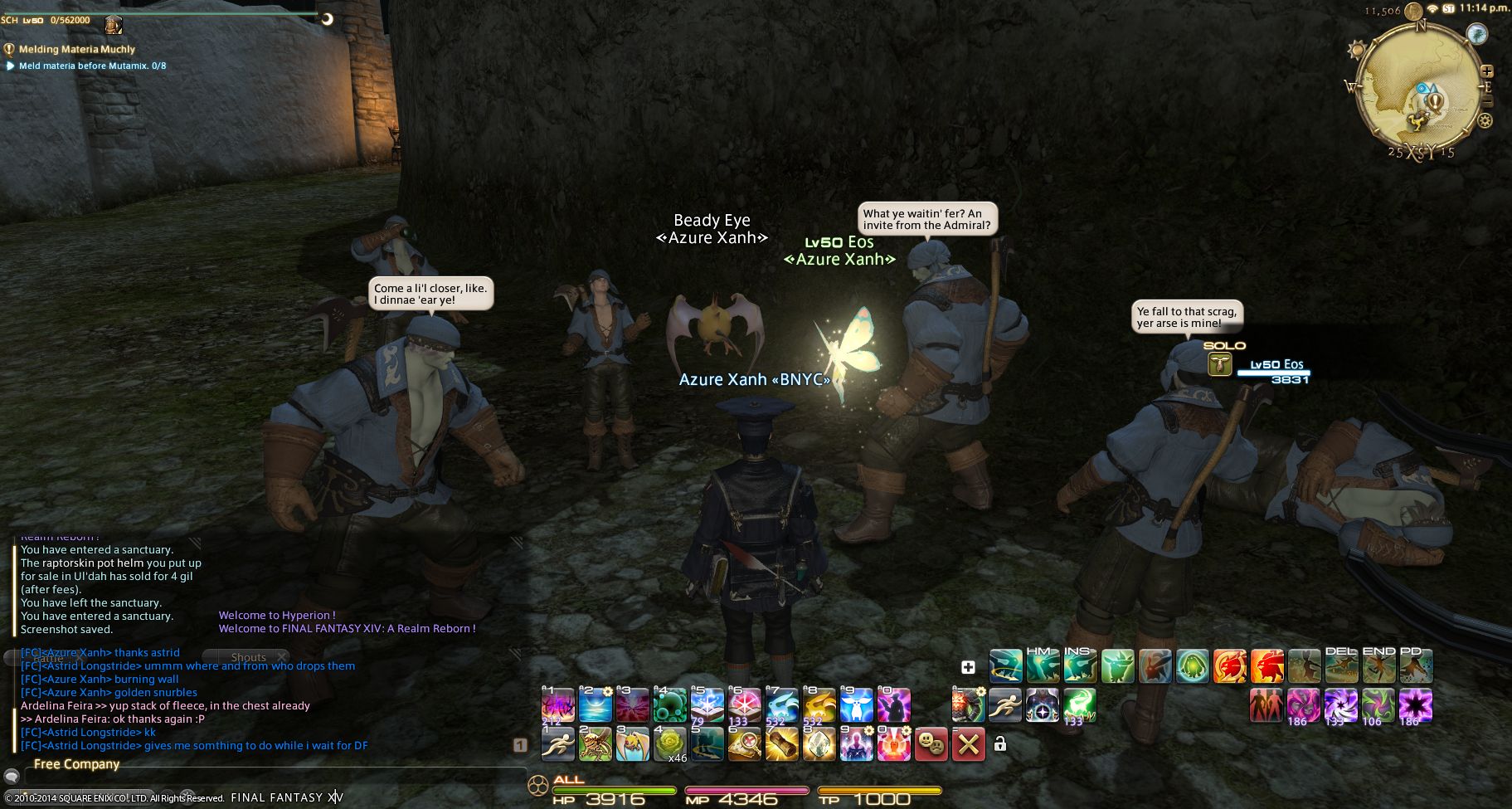The image size is (1512, 809).
Task: Click the quest marker on the minimap
Action: (1435, 101)
